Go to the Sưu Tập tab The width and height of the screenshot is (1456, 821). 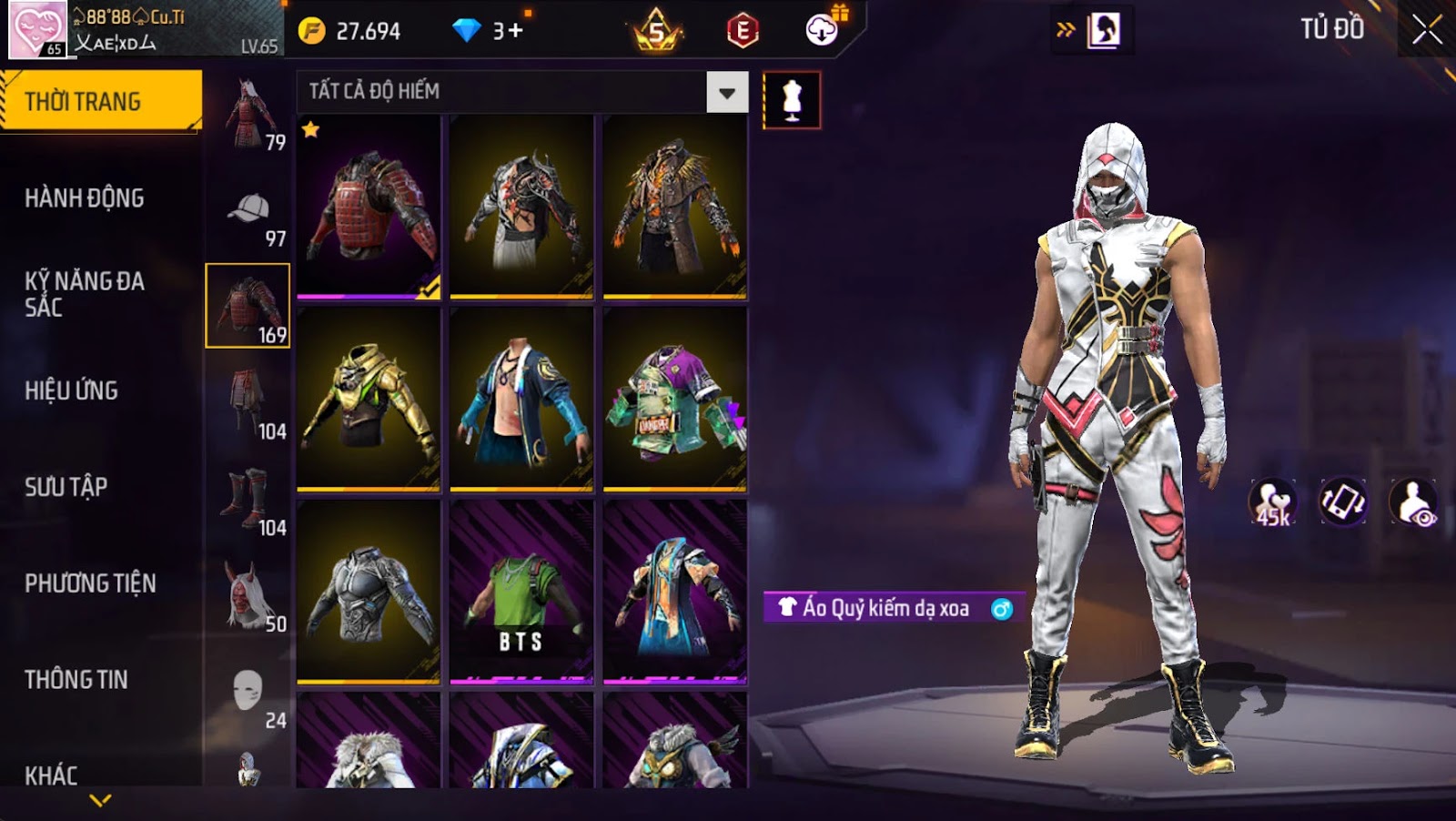[66, 487]
